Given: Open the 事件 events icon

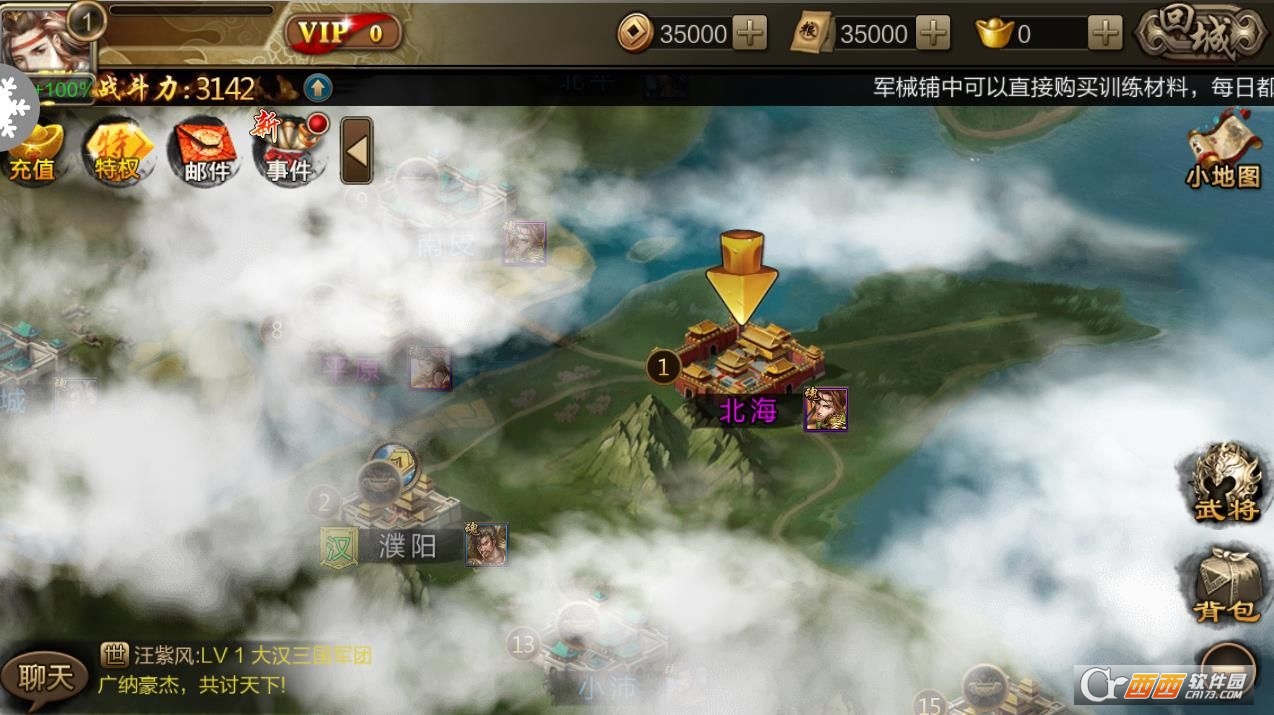Looking at the screenshot, I should pos(288,153).
